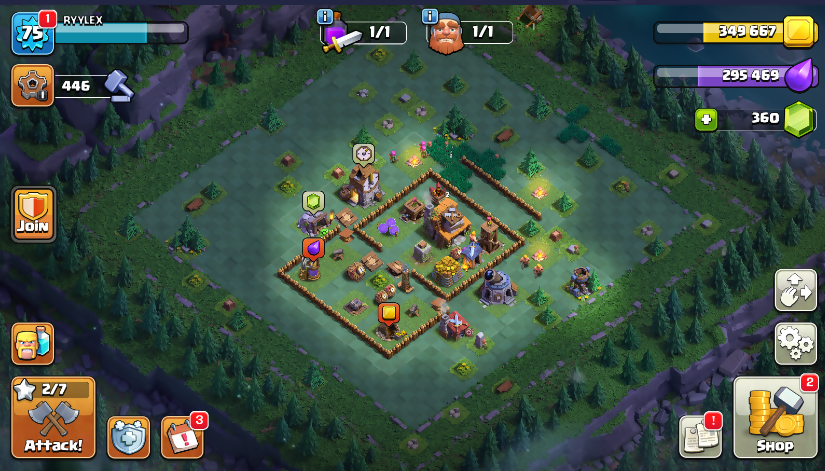This screenshot has height=471, width=825.
Task: Open the village layout editor hand button
Action: (795, 290)
